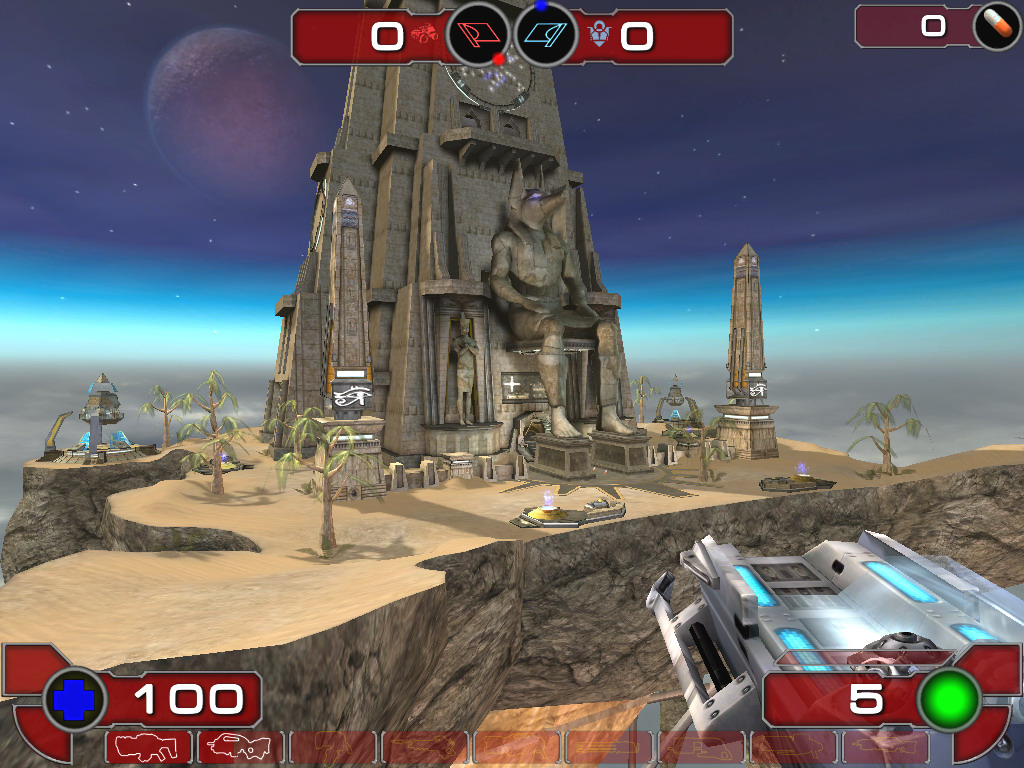Select the adrenaline pill icon
This screenshot has width=1024, height=768.
click(996, 27)
